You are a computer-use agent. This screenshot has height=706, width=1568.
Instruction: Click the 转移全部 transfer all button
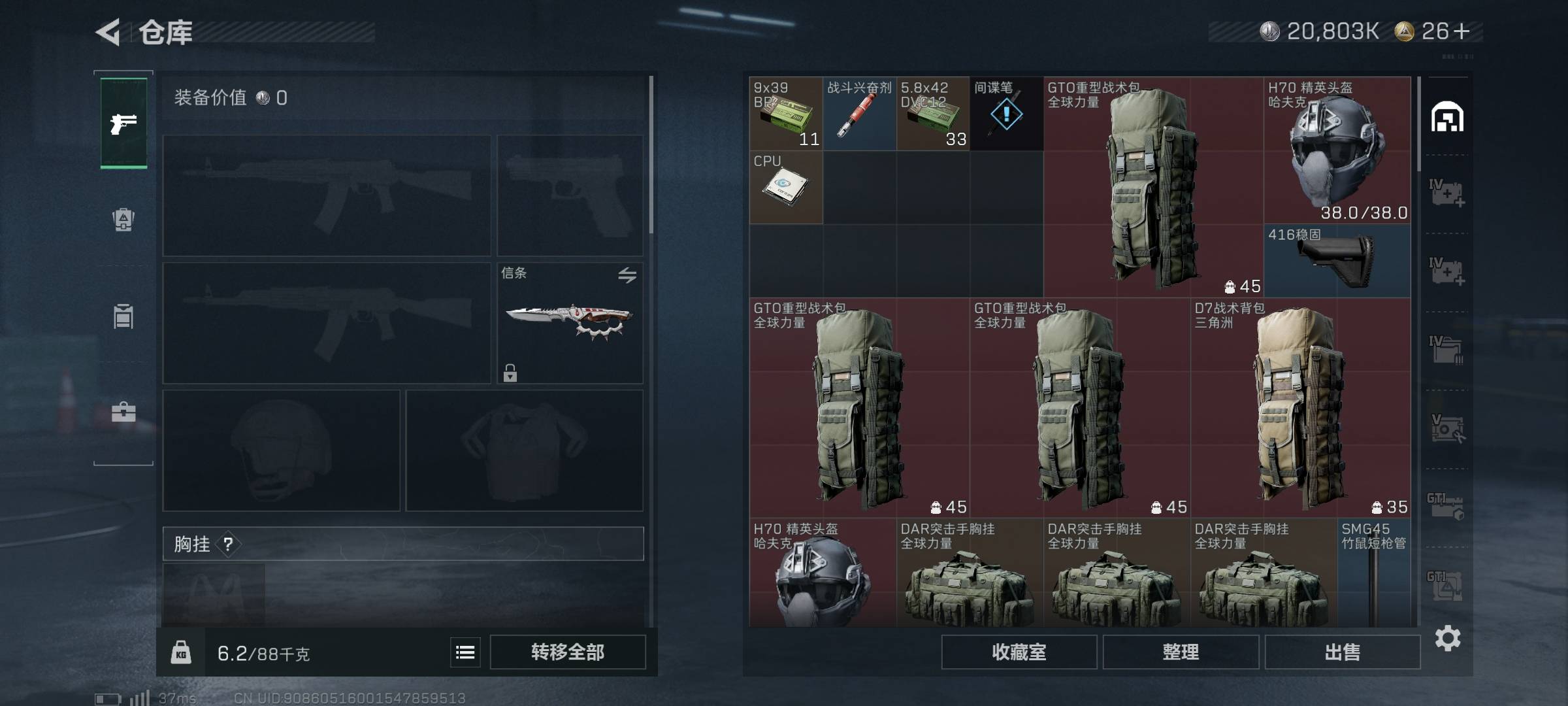[567, 652]
